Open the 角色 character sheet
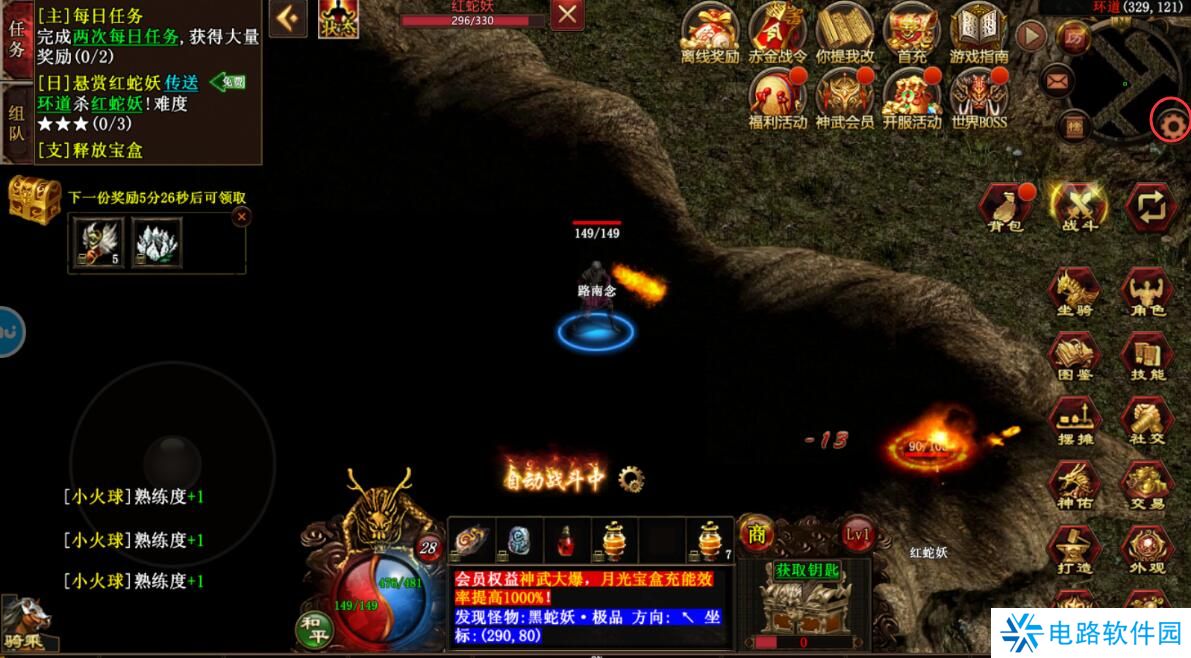 pos(1146,293)
